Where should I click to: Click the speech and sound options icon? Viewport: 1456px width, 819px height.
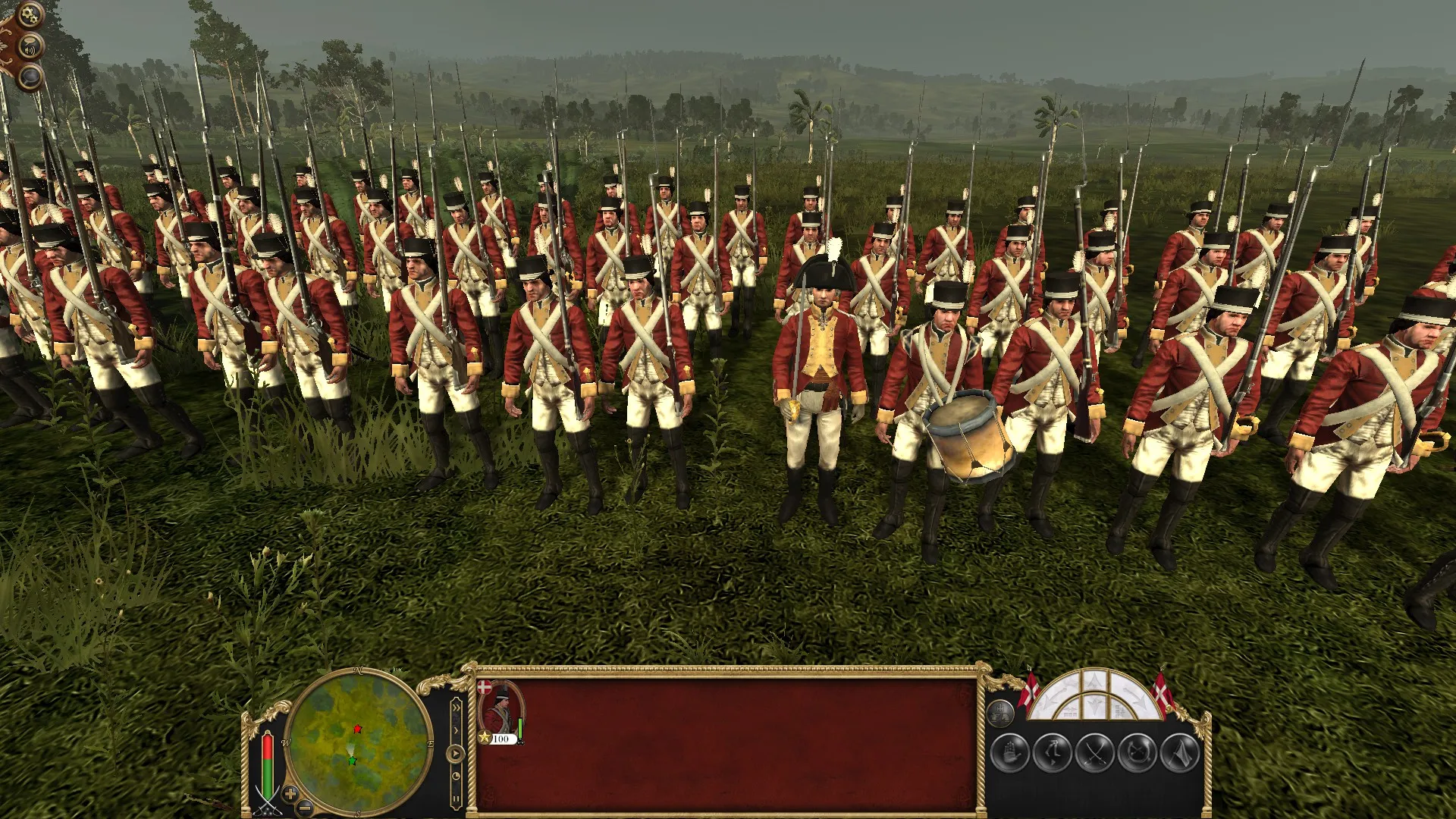(x=30, y=45)
